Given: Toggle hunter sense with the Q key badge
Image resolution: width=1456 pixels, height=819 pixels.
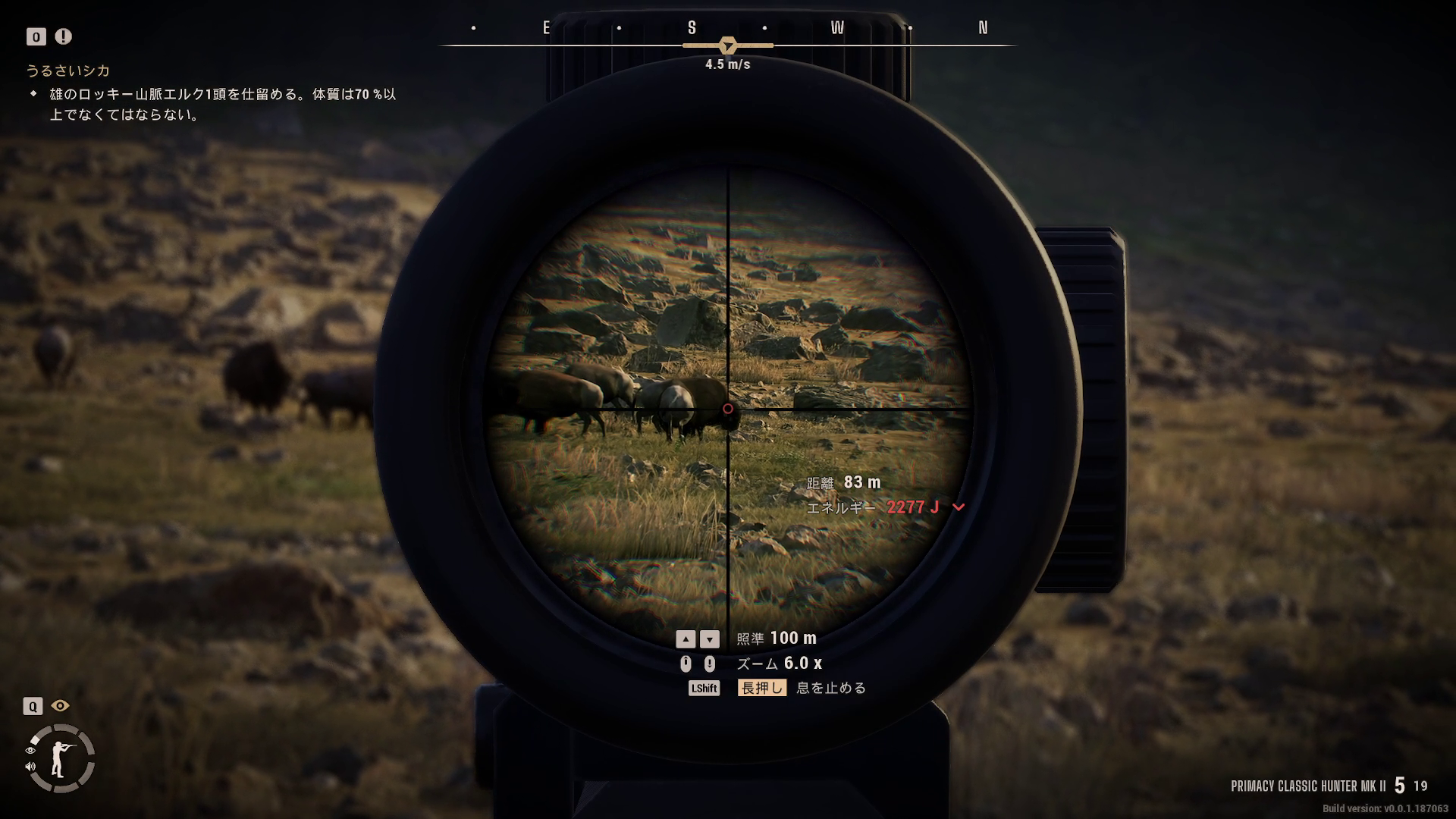Looking at the screenshot, I should [x=33, y=706].
